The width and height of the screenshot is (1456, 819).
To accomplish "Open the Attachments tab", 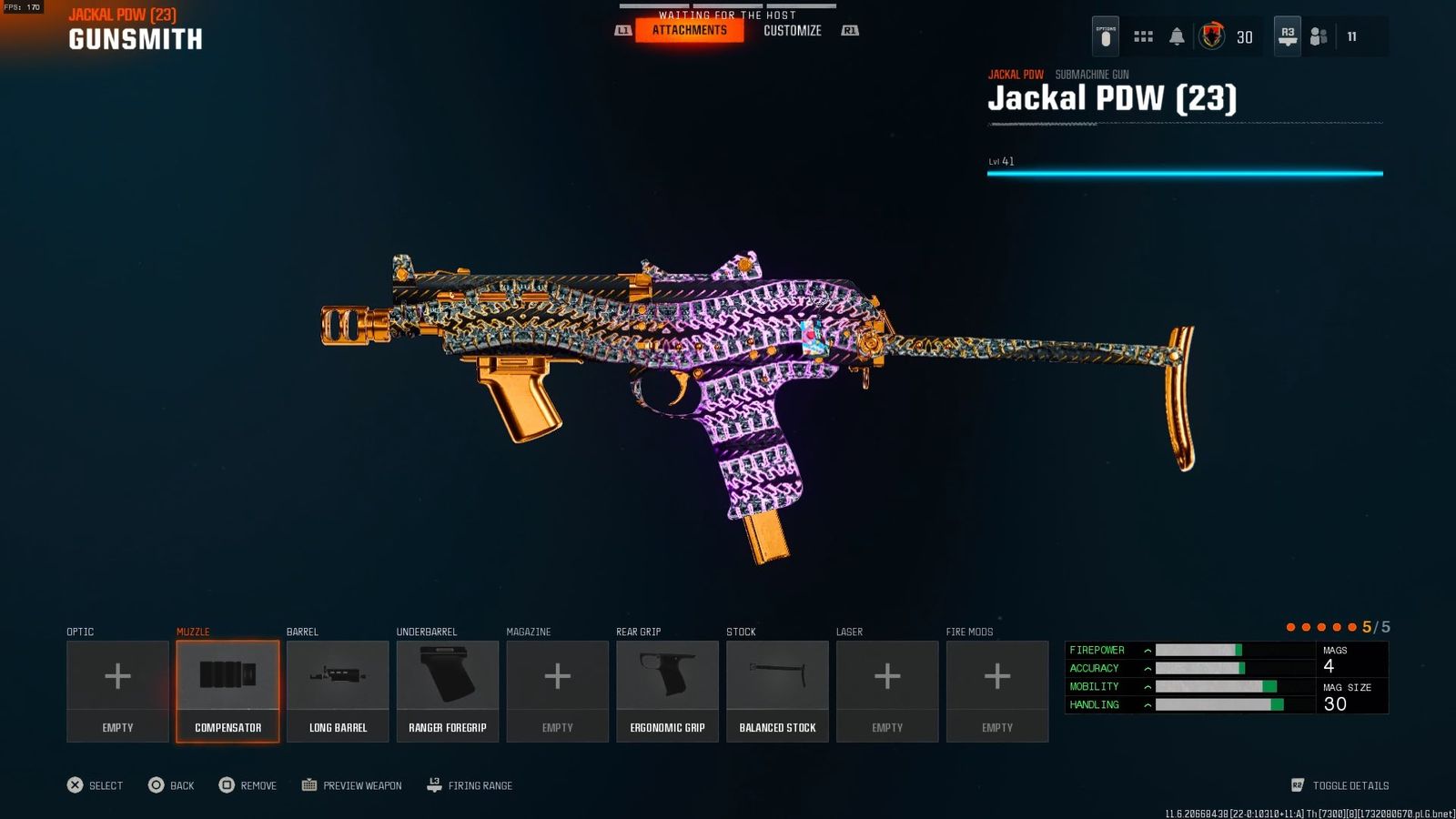I will click(x=689, y=31).
